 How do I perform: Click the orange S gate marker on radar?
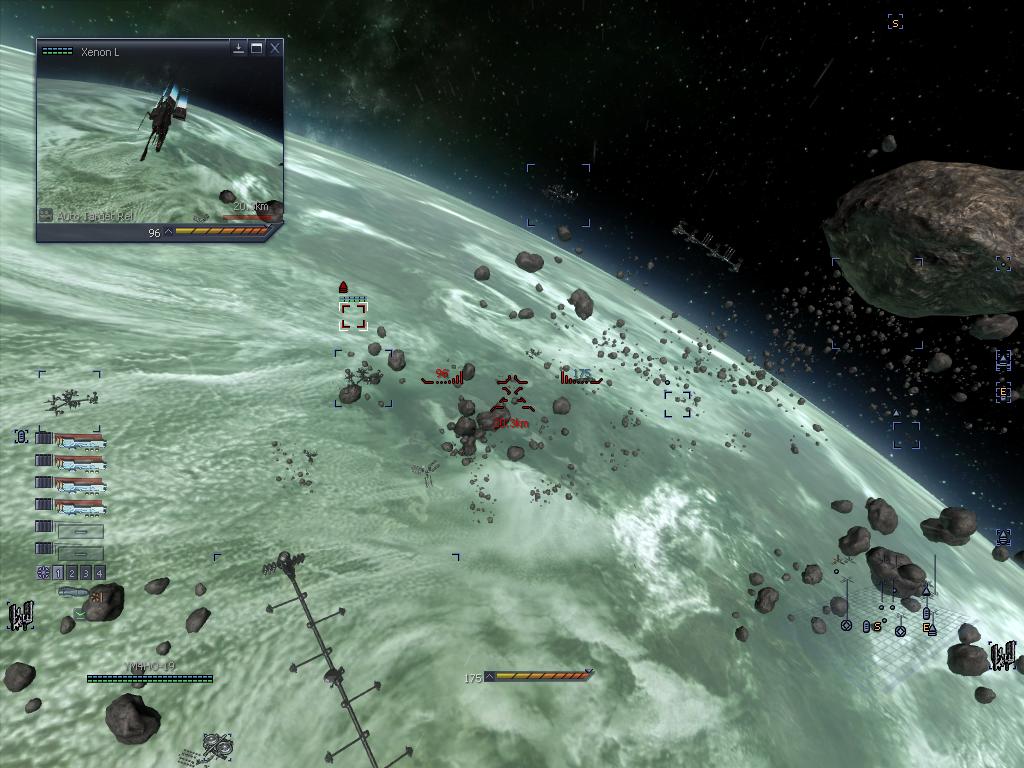878,627
